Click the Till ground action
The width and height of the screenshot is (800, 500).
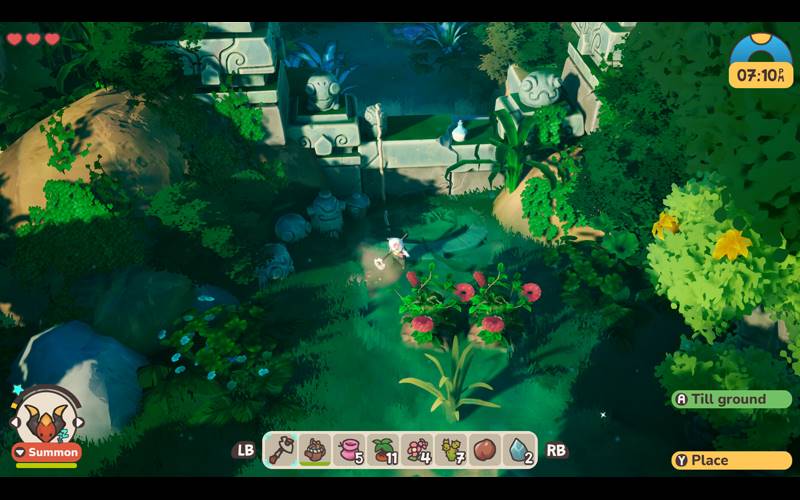coord(731,399)
